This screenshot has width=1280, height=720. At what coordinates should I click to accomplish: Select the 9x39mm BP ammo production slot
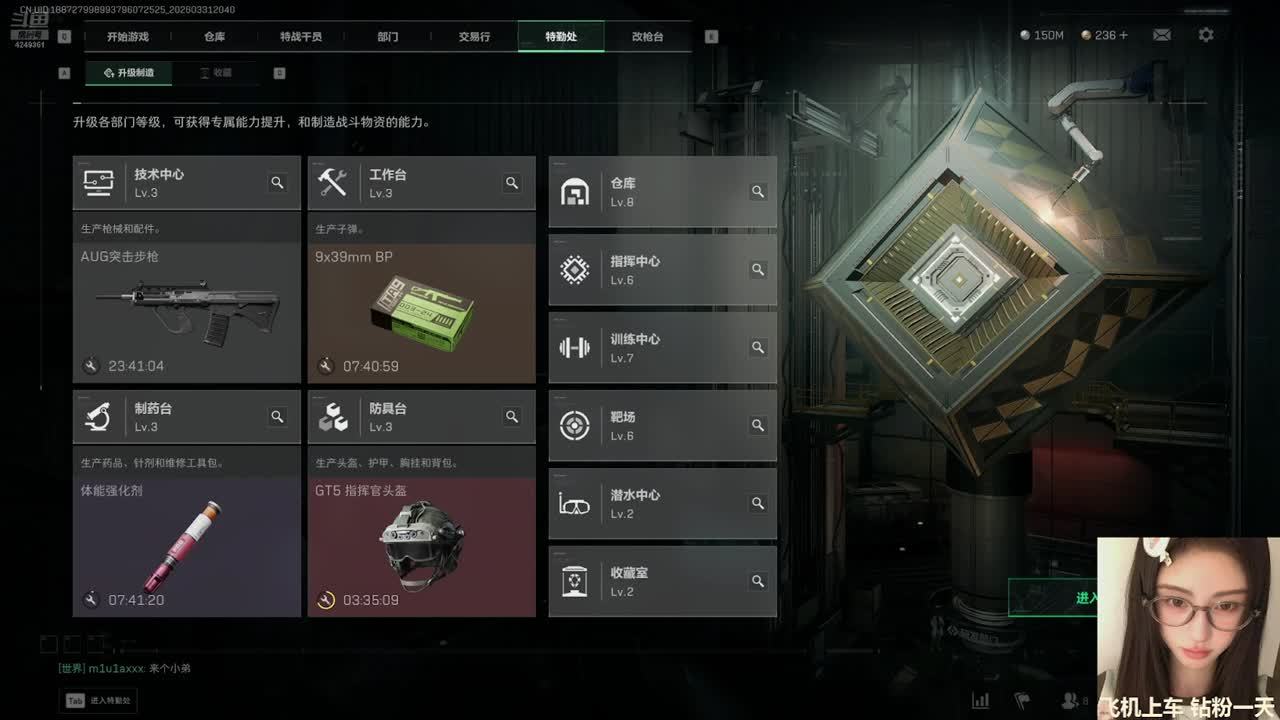click(x=421, y=310)
